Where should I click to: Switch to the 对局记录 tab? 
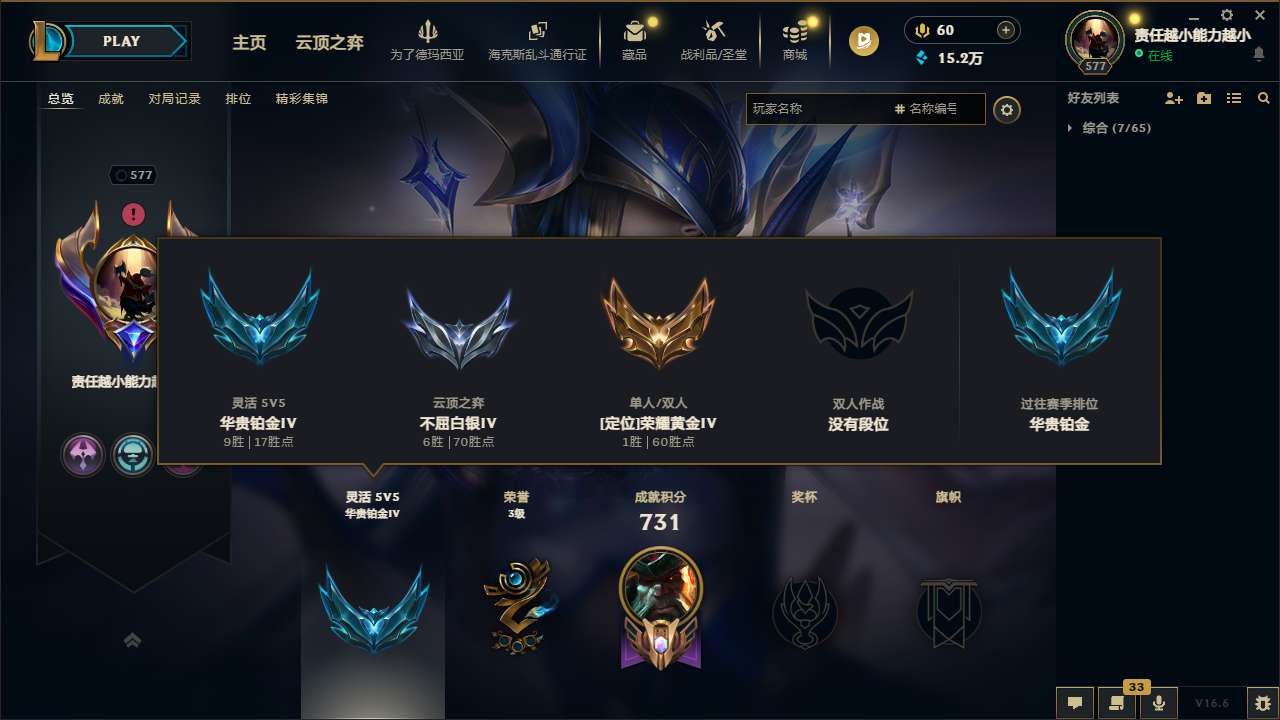pos(174,99)
